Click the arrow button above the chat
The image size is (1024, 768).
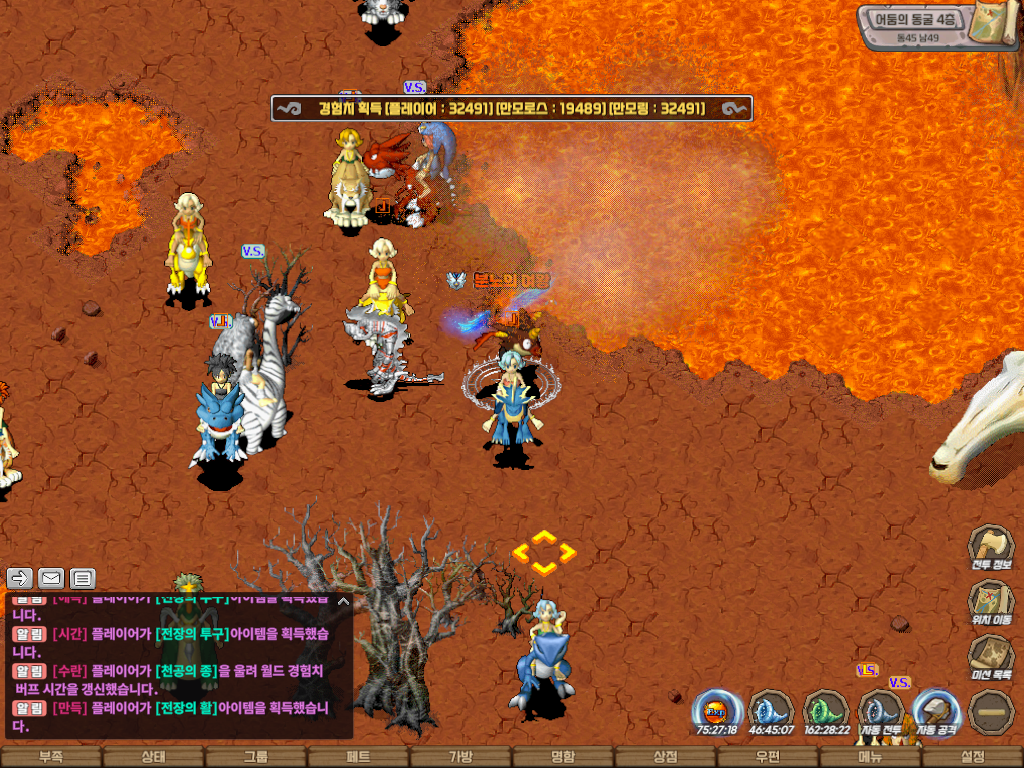pos(20,578)
